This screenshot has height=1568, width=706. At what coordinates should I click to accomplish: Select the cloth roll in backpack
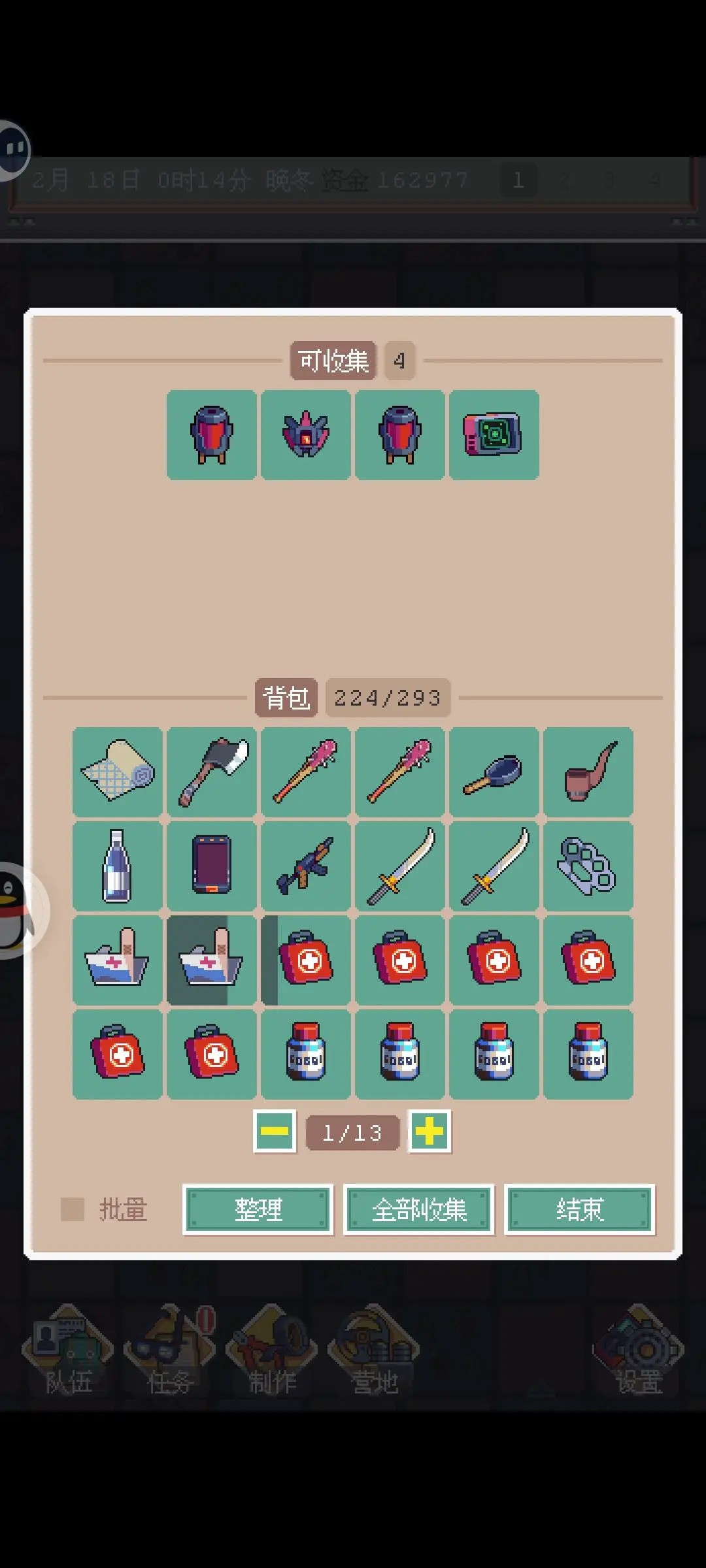[x=118, y=772]
